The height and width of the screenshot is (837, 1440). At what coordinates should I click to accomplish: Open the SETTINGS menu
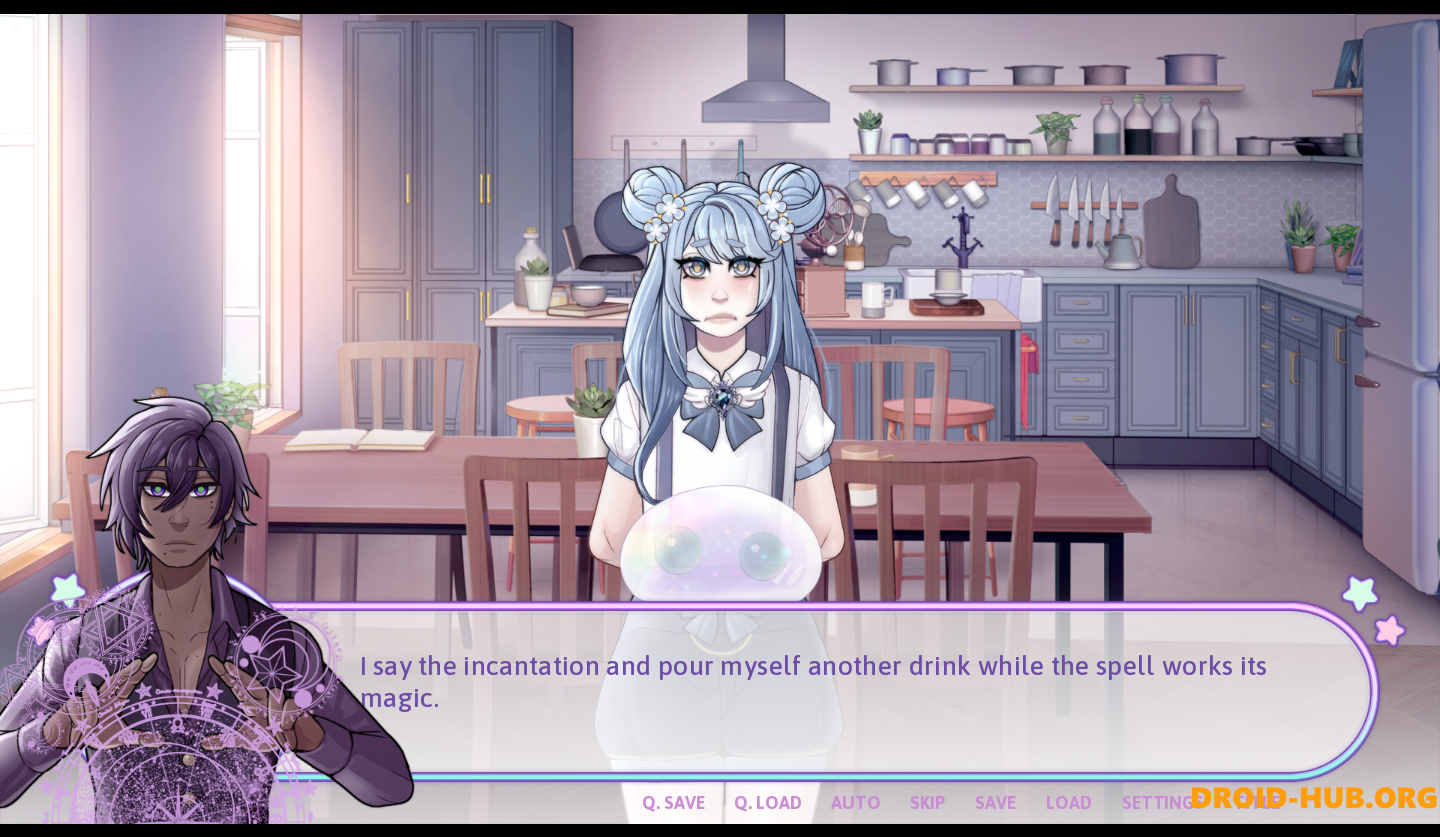[x=1156, y=802]
